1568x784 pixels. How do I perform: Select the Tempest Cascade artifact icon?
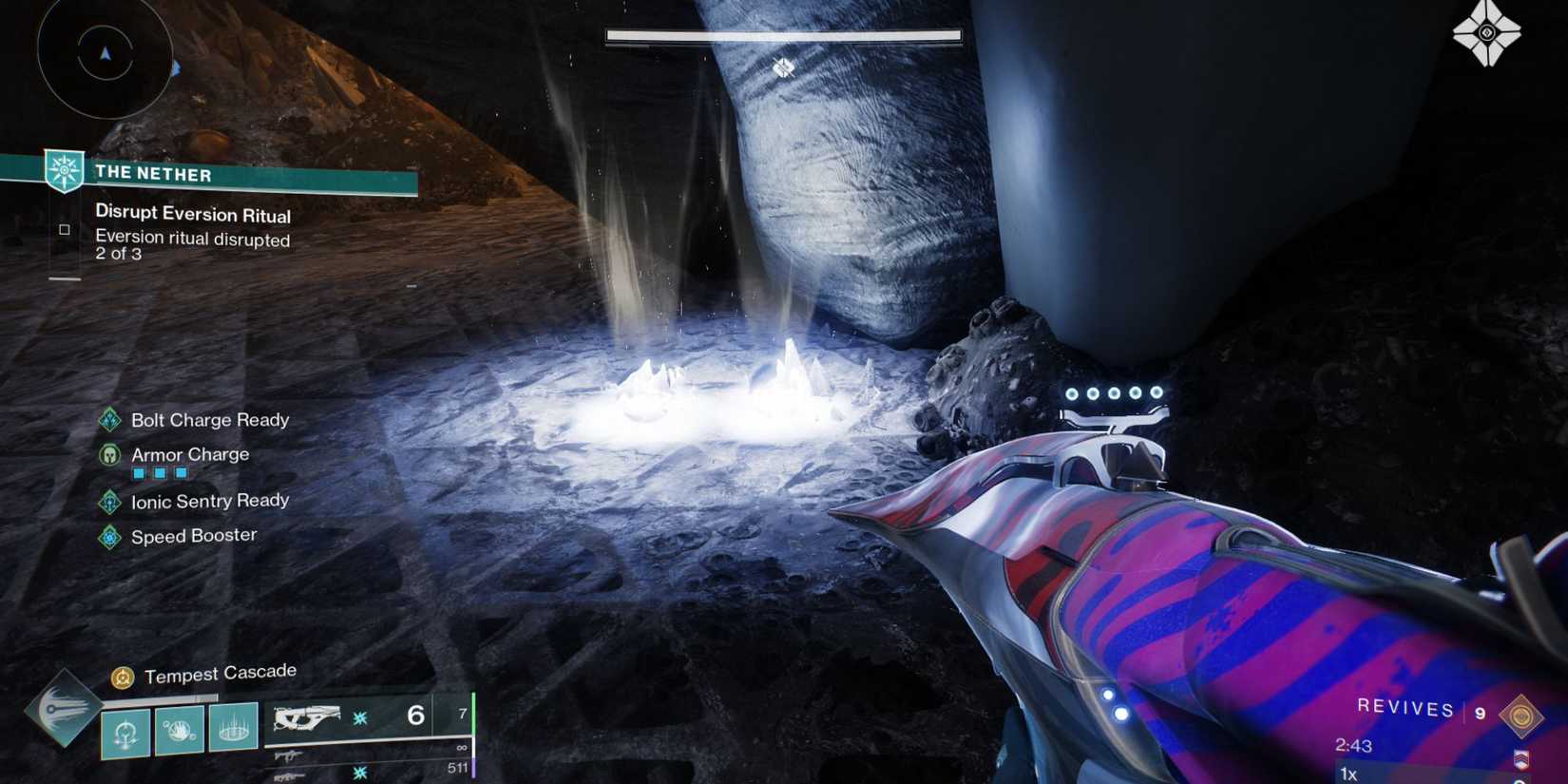123,677
